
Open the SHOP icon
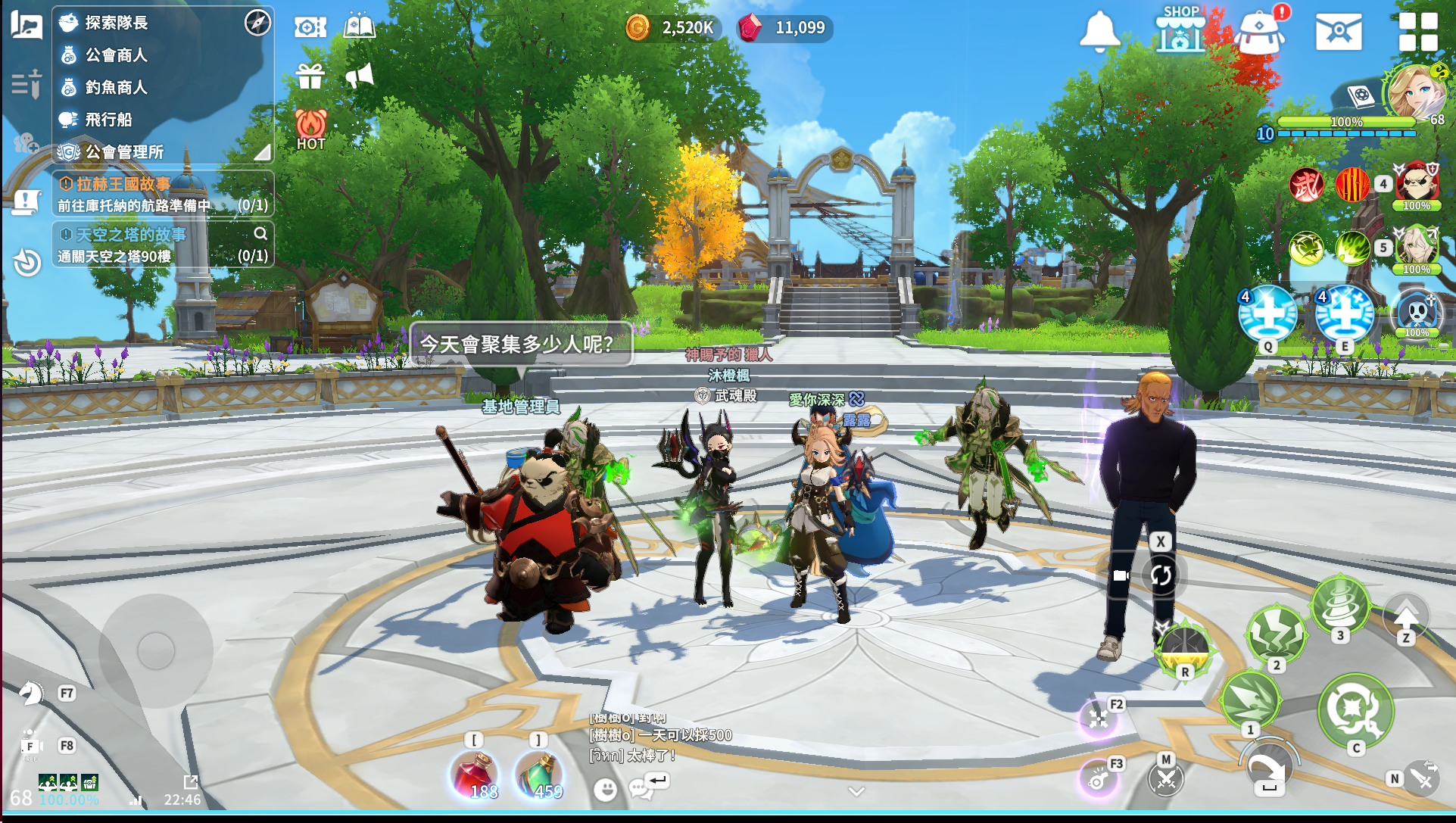click(1180, 30)
